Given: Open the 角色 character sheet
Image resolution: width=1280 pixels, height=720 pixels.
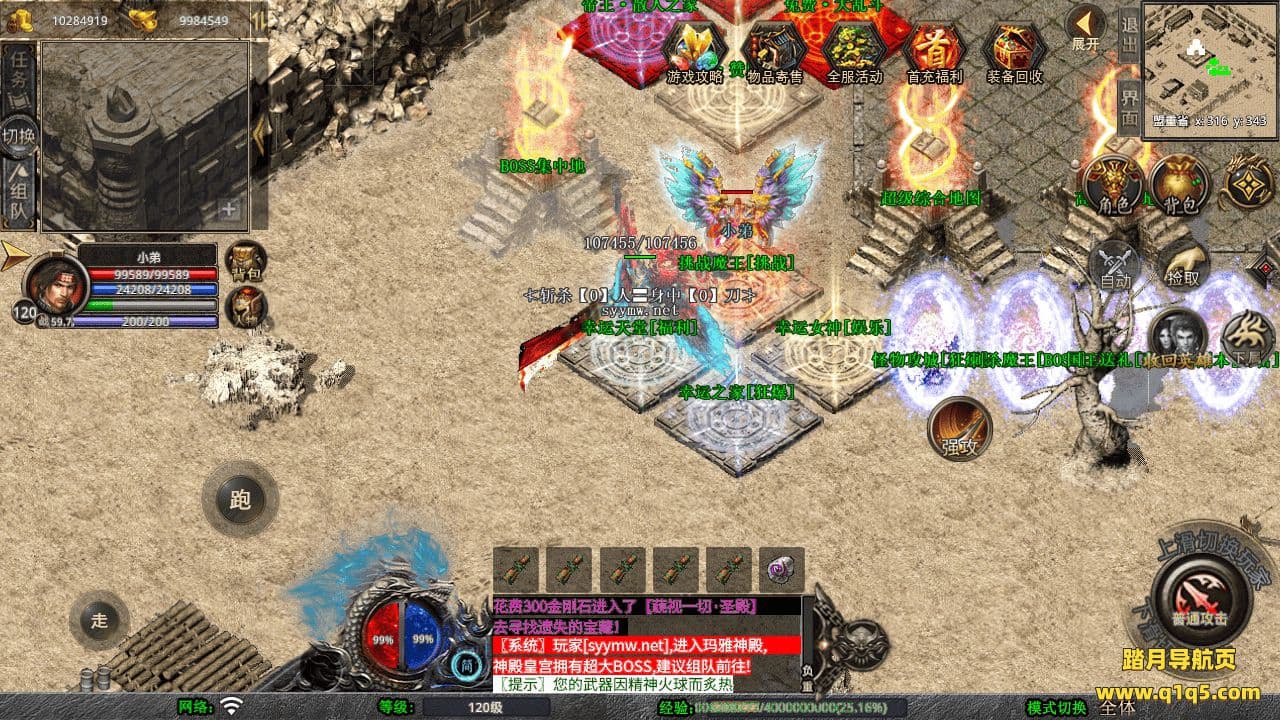Looking at the screenshot, I should click(1114, 187).
